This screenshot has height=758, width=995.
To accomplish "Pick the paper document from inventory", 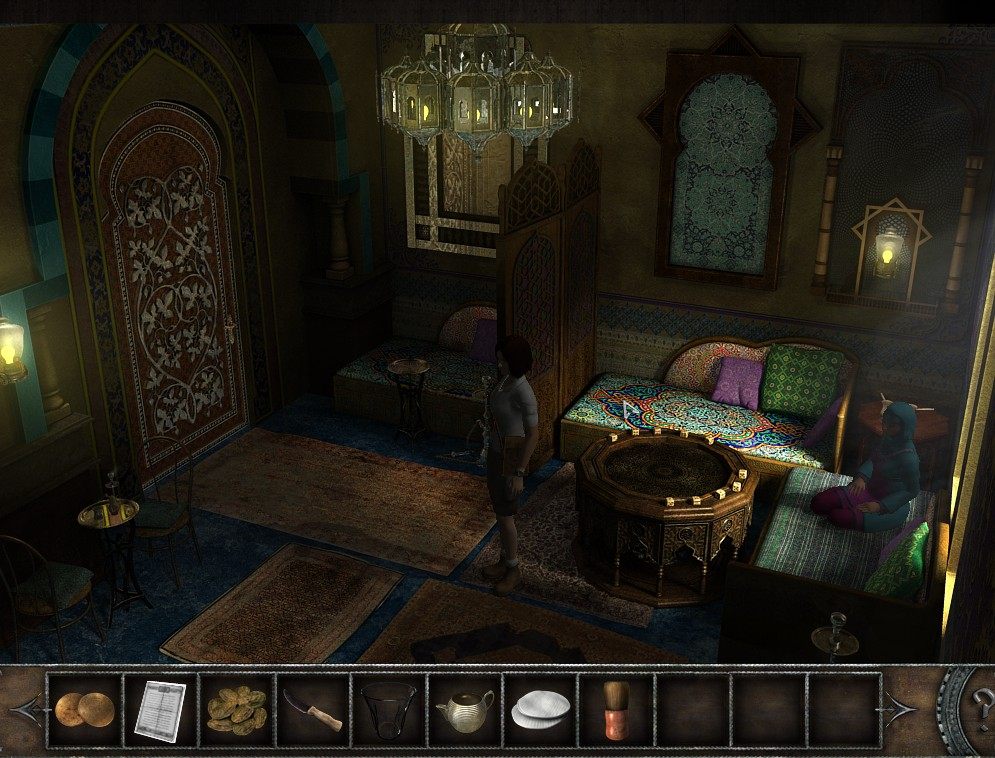I will coord(160,710).
